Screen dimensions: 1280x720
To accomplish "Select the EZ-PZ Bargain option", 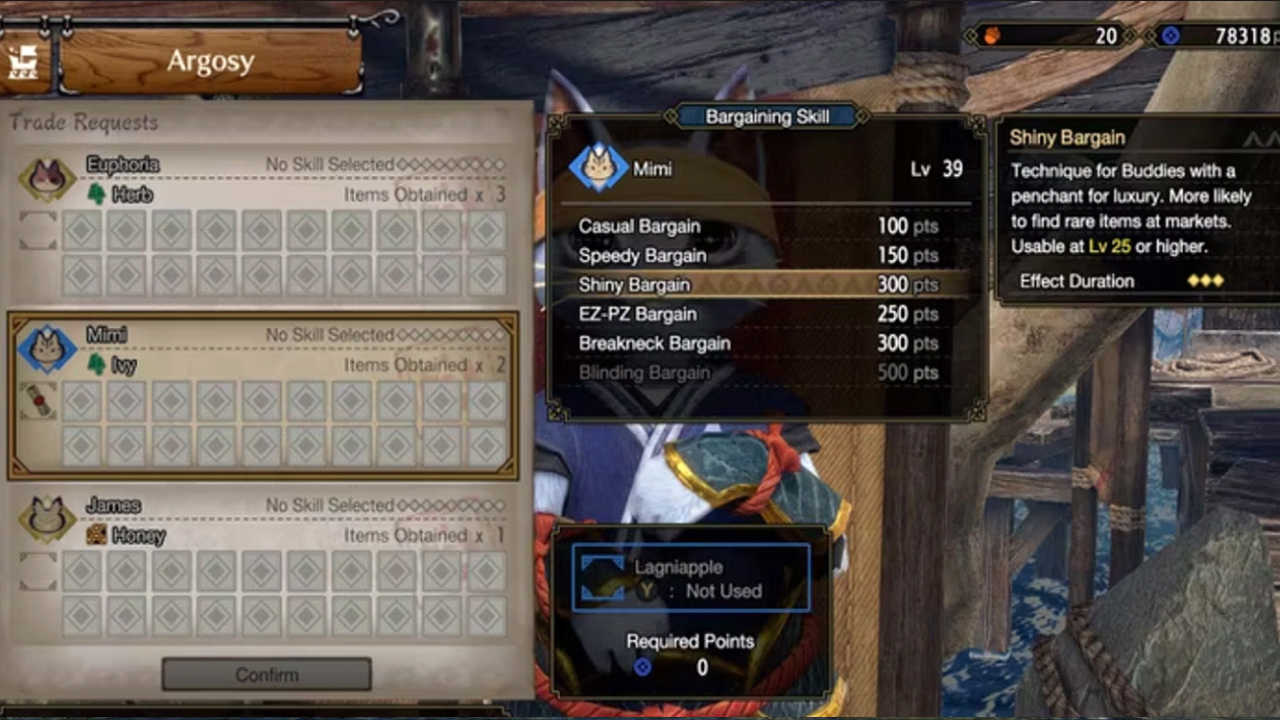I will [x=637, y=314].
